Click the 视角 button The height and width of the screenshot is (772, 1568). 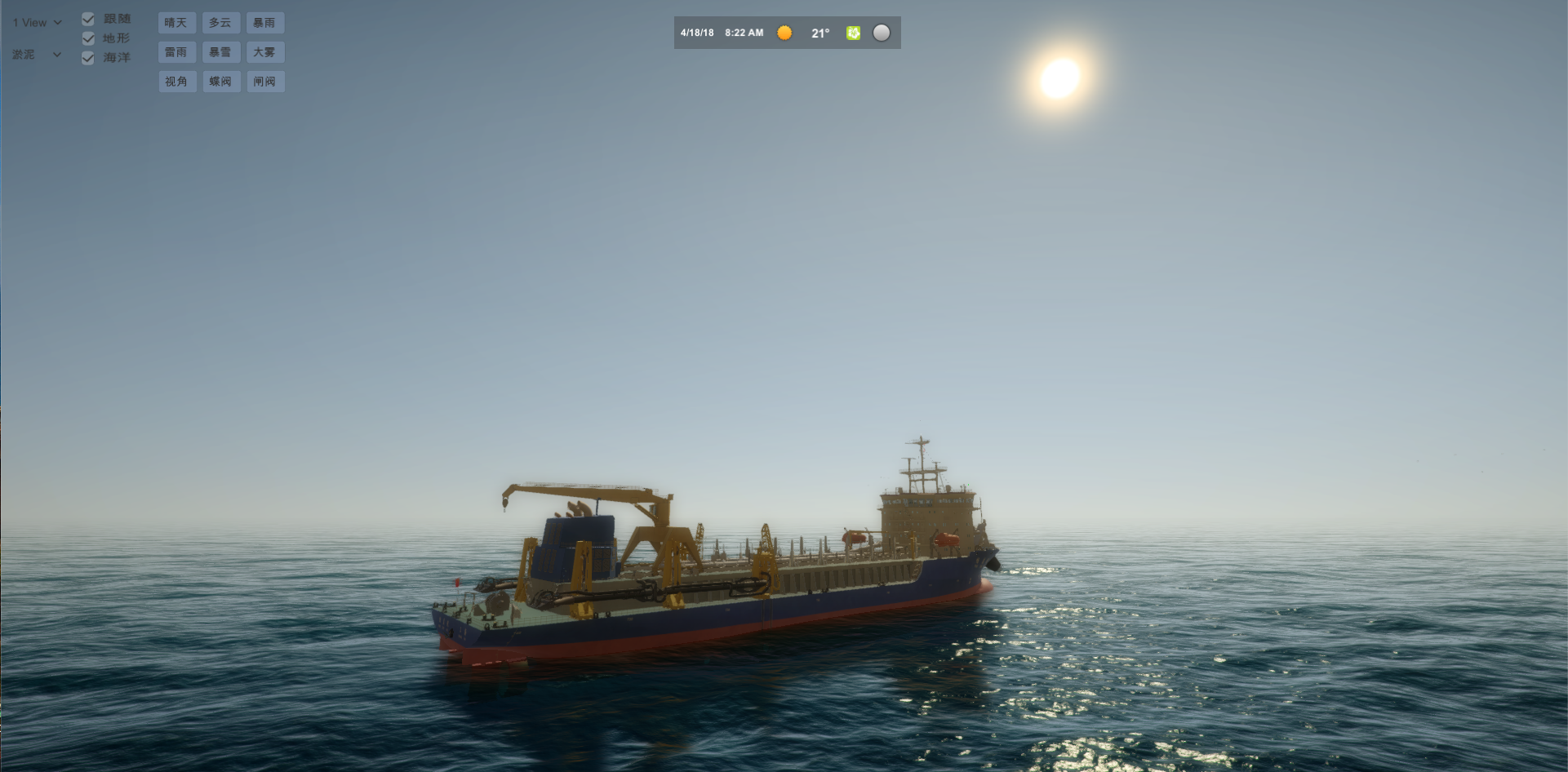tap(176, 82)
